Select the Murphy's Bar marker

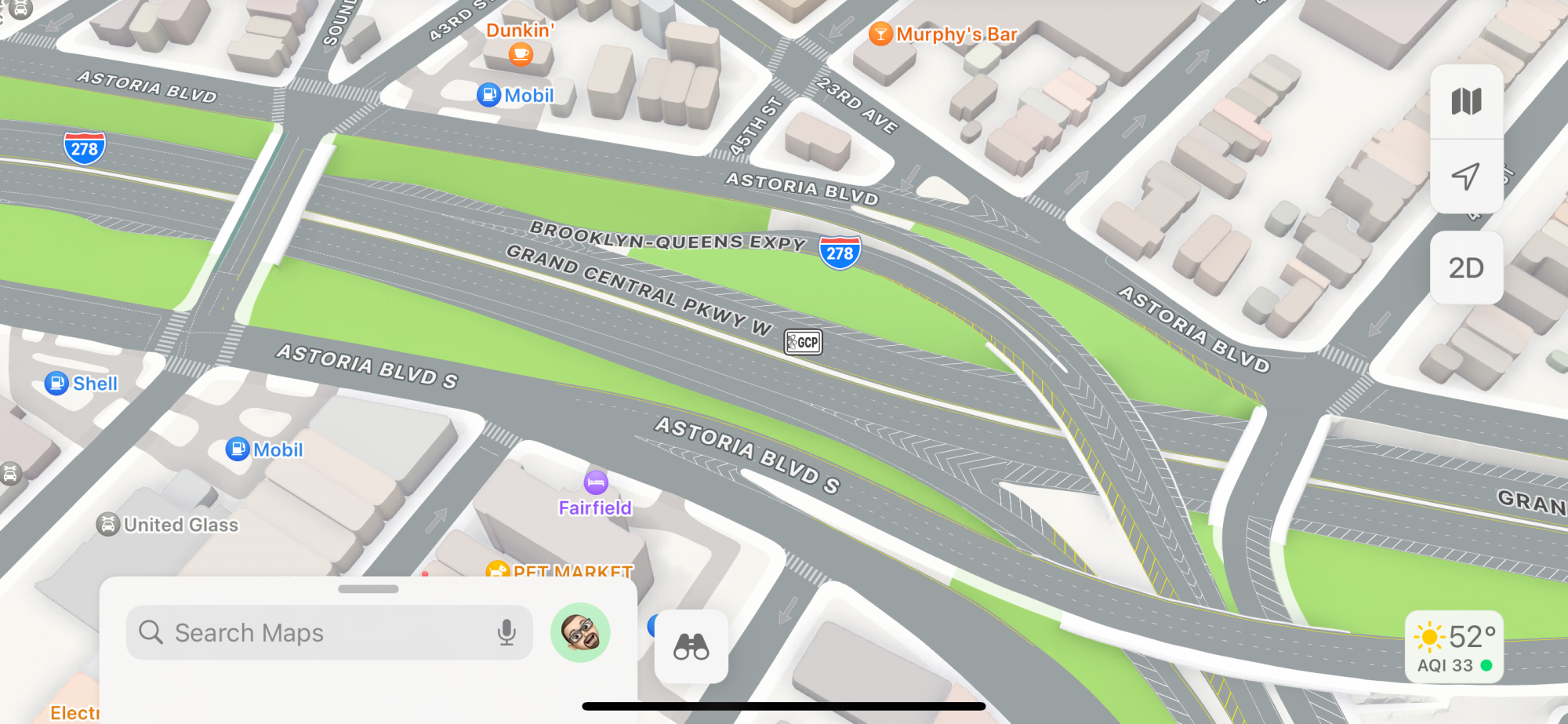tap(881, 35)
